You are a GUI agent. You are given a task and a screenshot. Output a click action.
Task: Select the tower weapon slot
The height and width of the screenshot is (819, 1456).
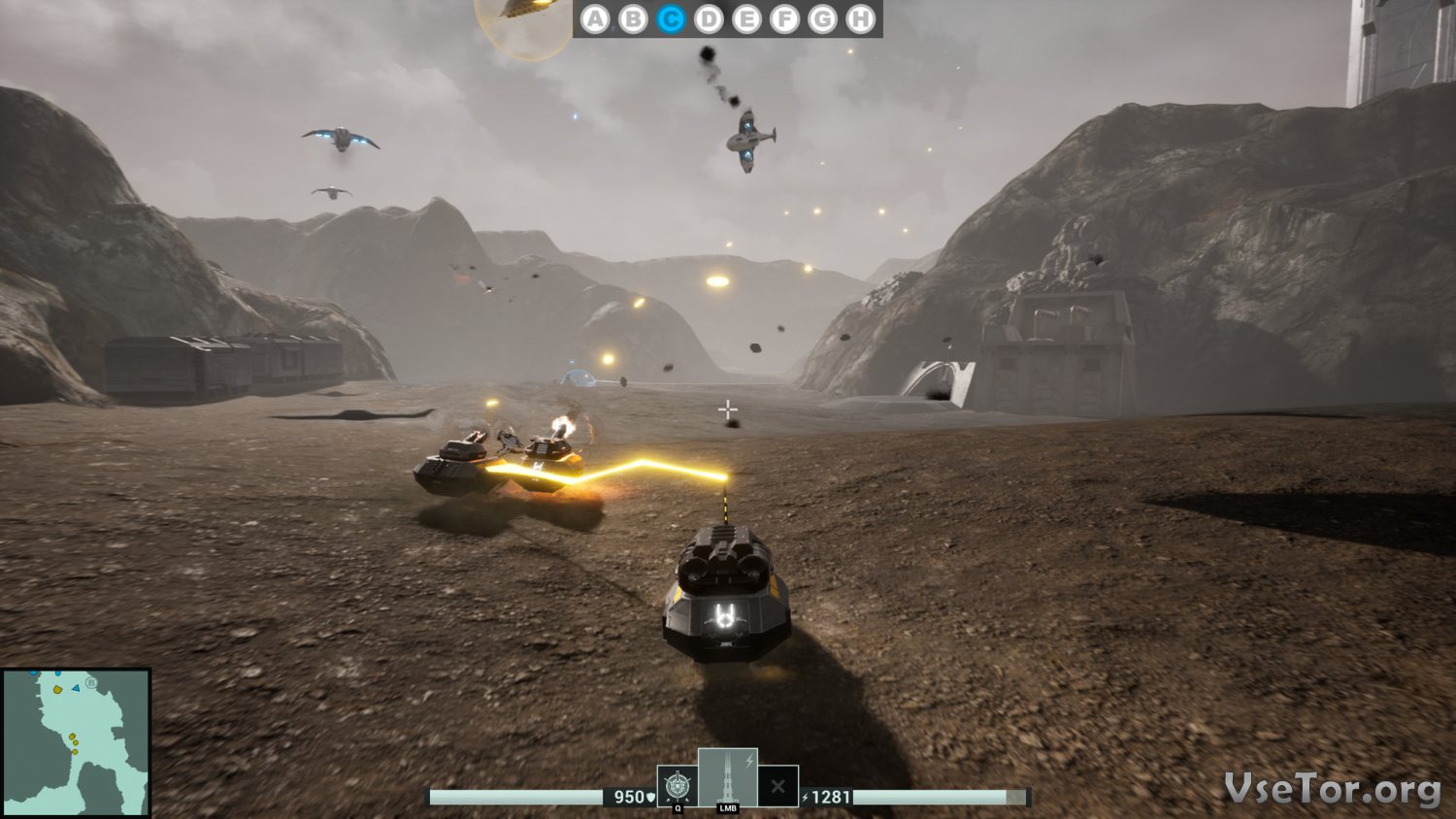(x=728, y=779)
